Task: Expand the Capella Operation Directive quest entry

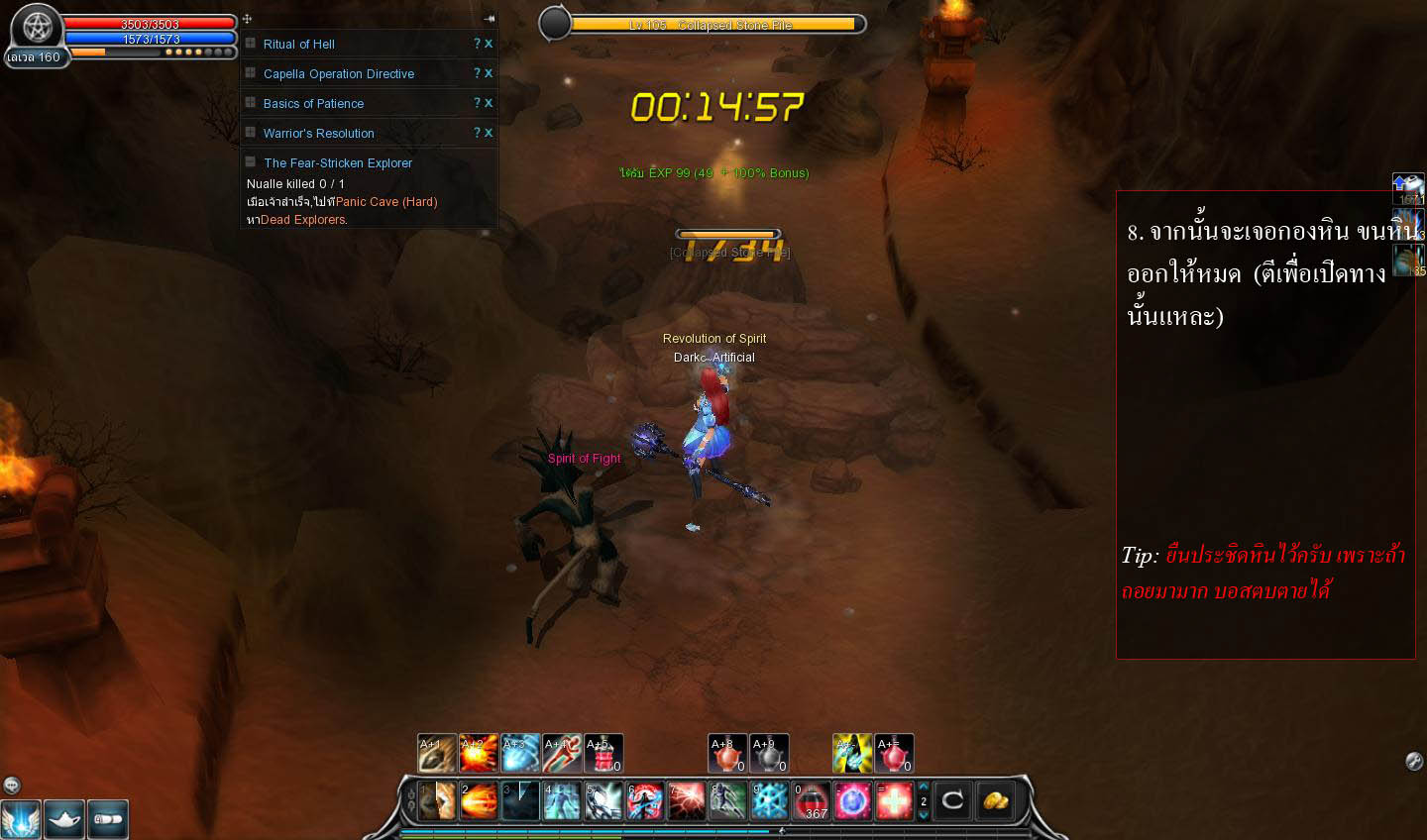Action: 251,73
